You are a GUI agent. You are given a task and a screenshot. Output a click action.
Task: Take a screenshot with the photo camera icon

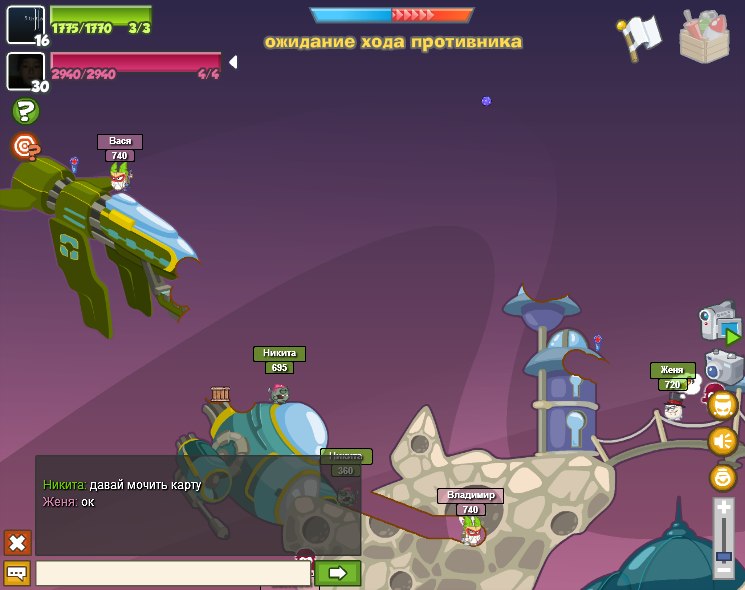(x=723, y=367)
